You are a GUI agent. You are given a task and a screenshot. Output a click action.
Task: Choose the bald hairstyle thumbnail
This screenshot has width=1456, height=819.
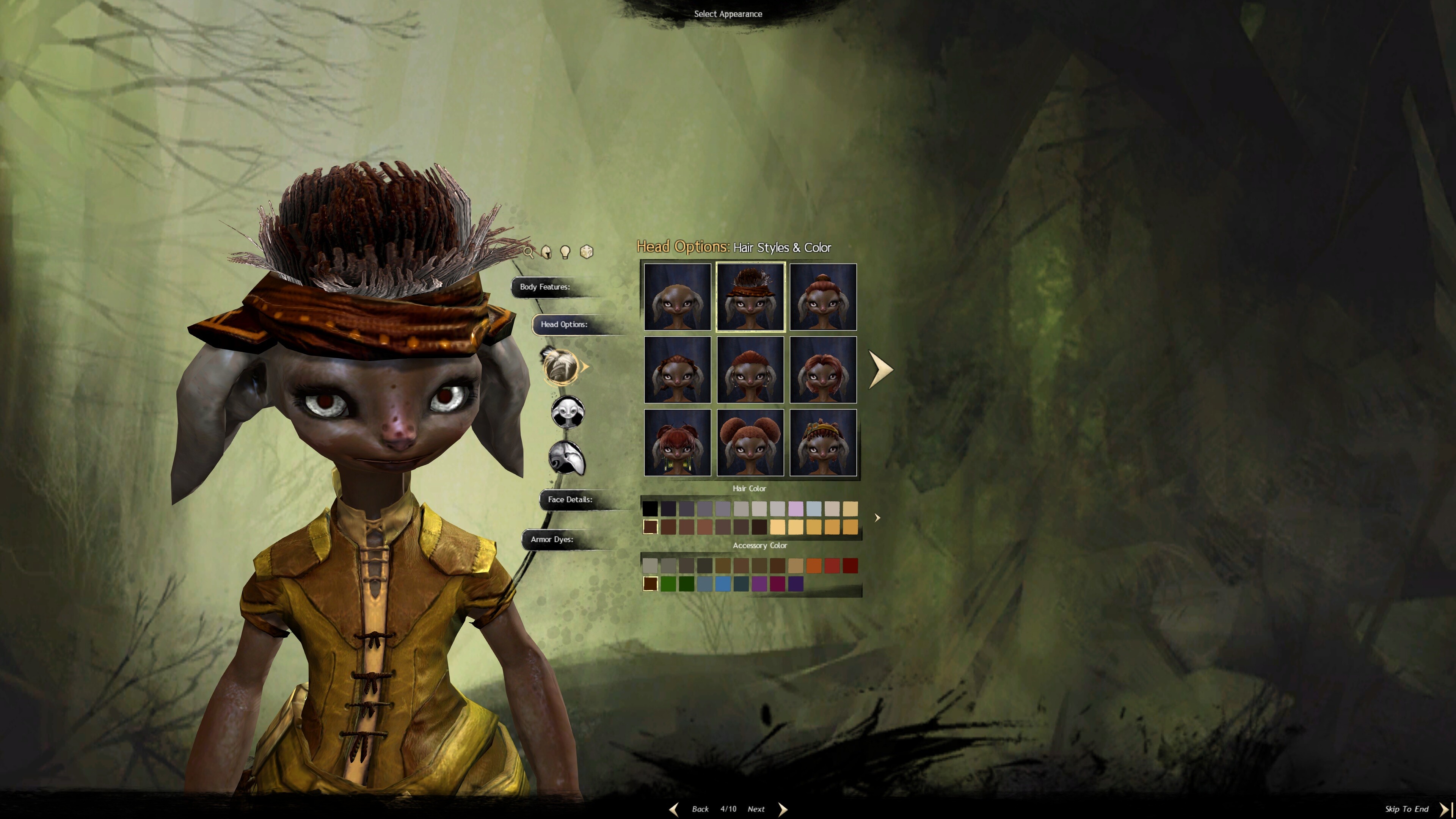[677, 297]
